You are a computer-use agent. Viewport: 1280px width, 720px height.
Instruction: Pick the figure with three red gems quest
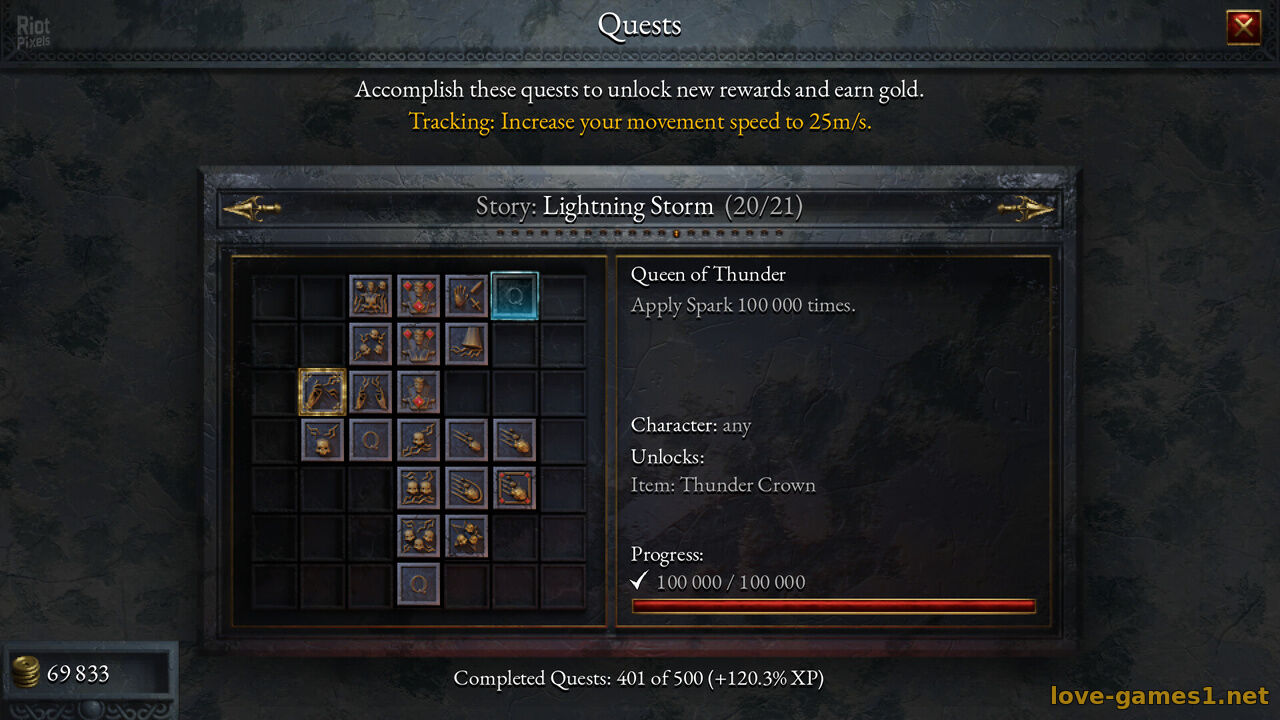tap(418, 296)
